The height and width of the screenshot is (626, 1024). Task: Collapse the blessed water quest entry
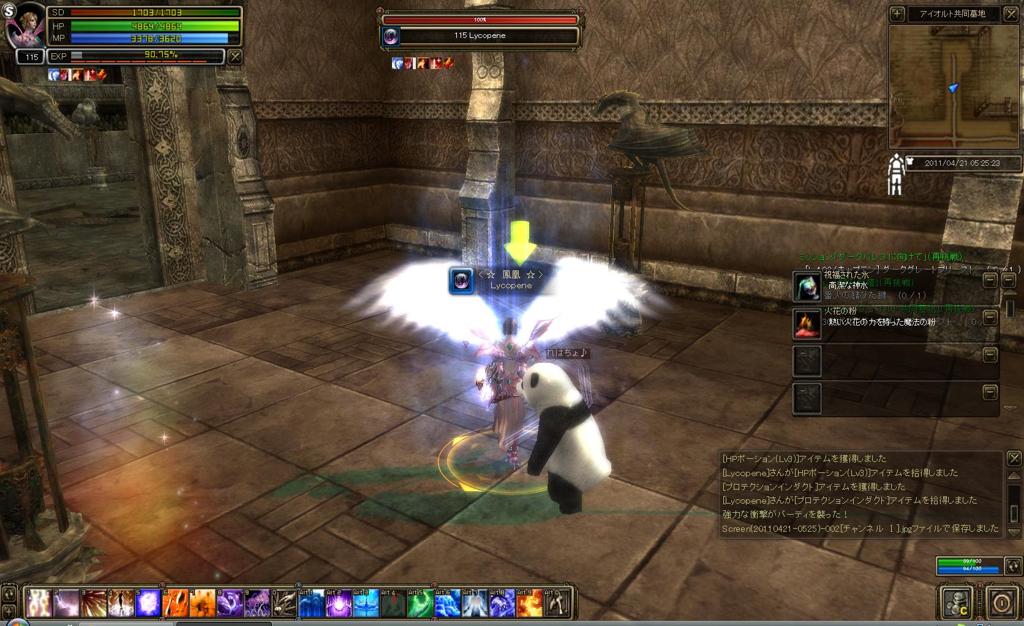(990, 281)
